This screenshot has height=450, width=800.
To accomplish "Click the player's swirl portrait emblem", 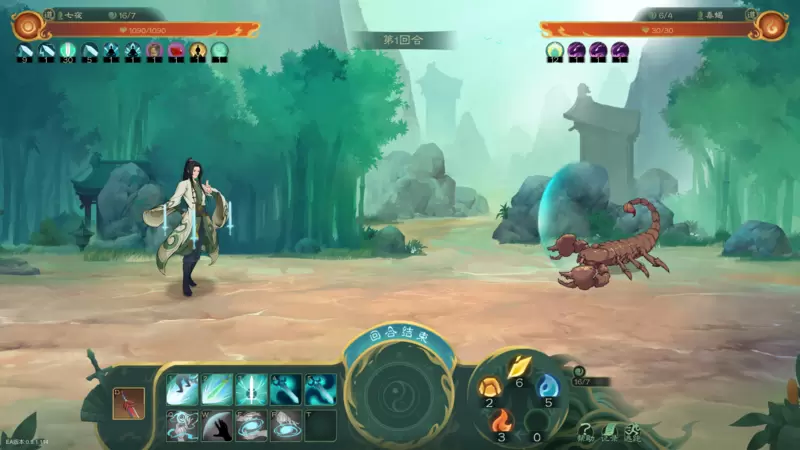I will click(x=27, y=24).
